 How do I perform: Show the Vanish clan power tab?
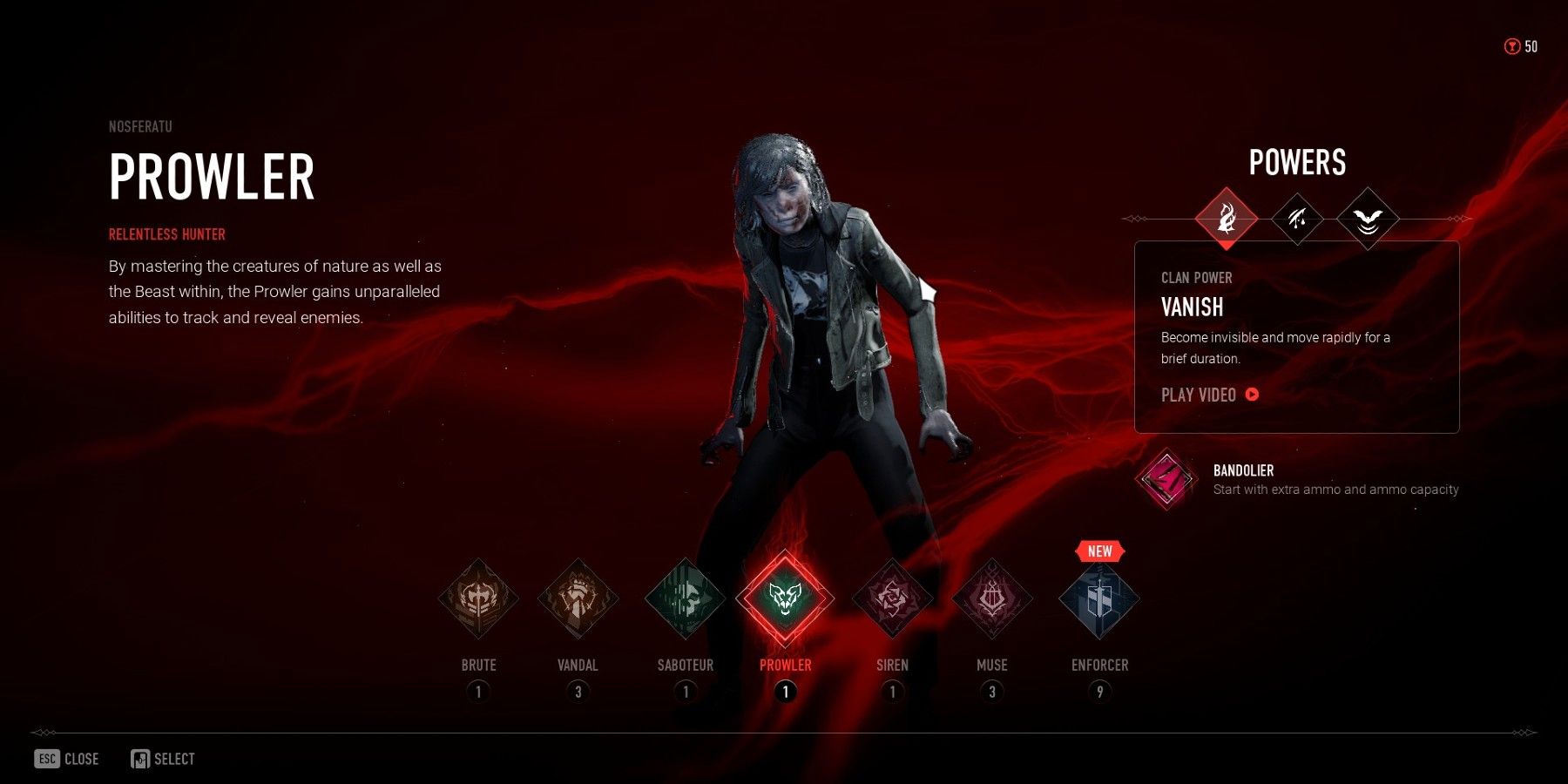point(1227,218)
